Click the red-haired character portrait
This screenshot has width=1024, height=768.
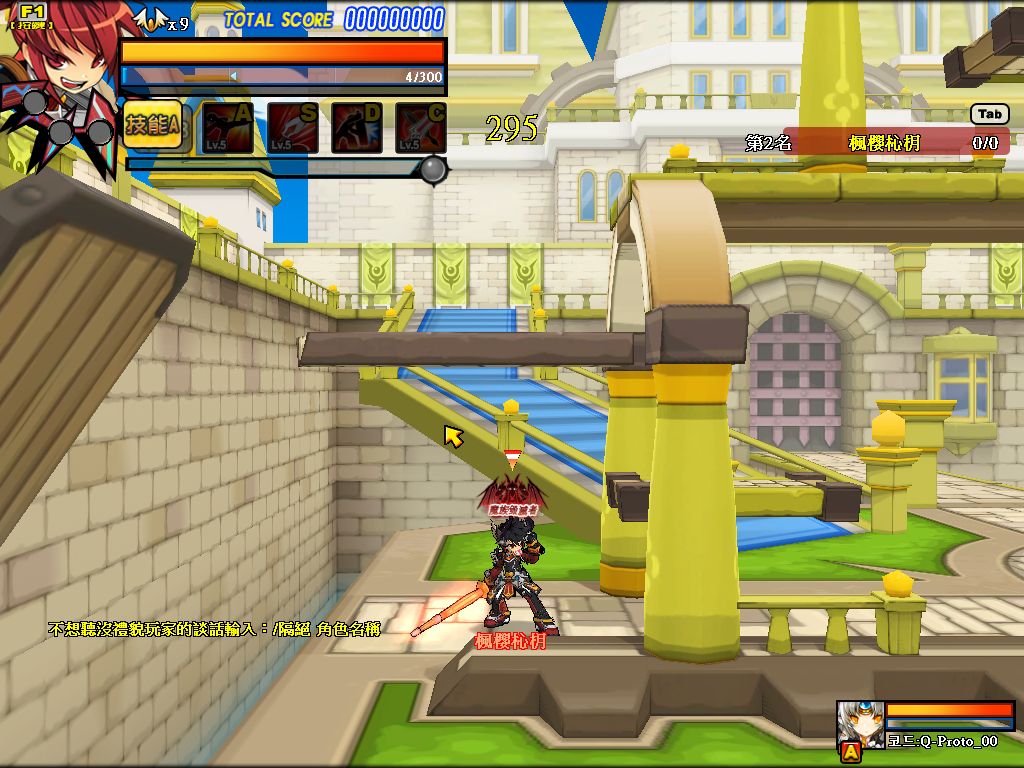(x=62, y=60)
